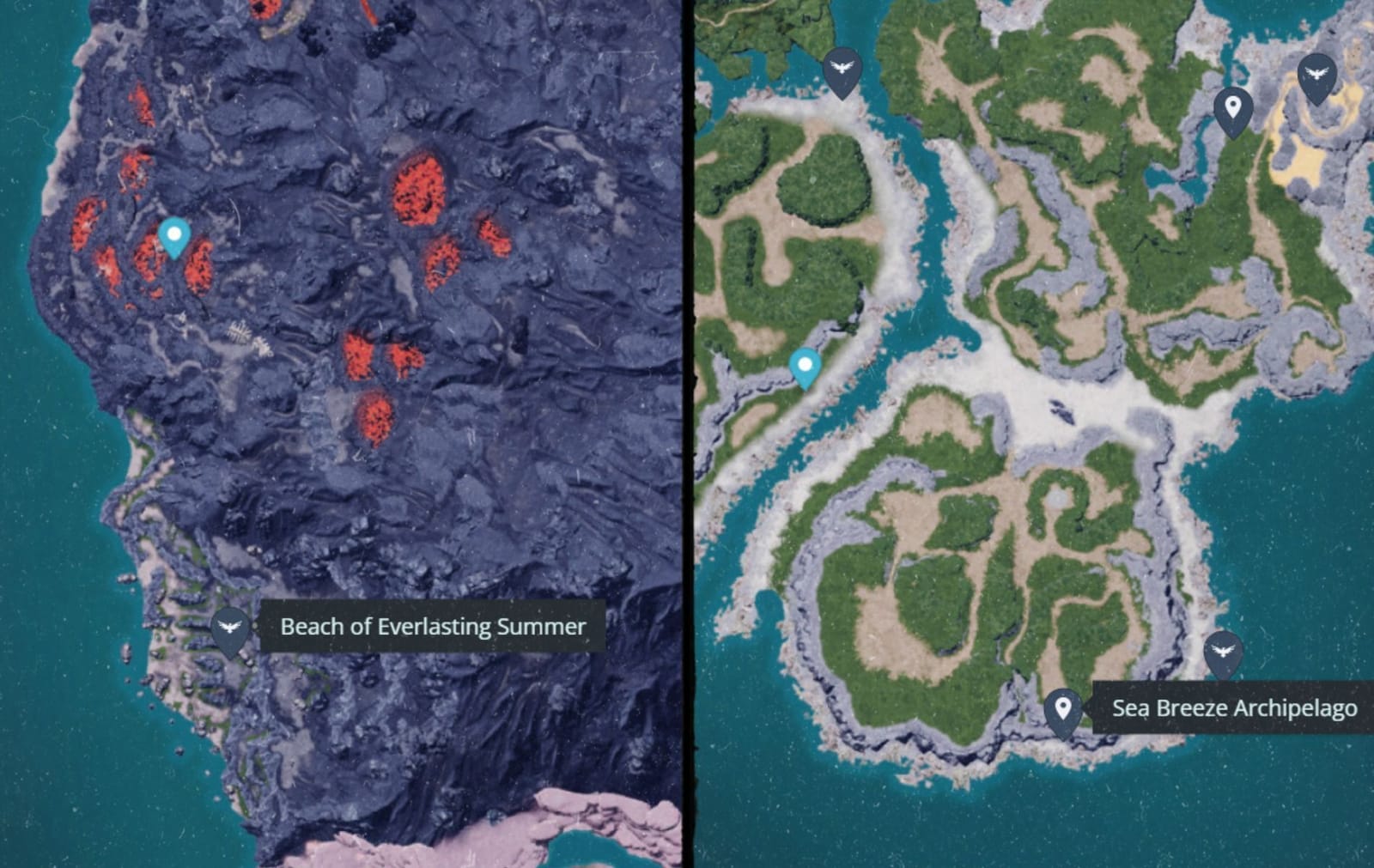This screenshot has height=868, width=1374.
Task: Click the largest red lava patch near center of left map
Action: [x=418, y=191]
